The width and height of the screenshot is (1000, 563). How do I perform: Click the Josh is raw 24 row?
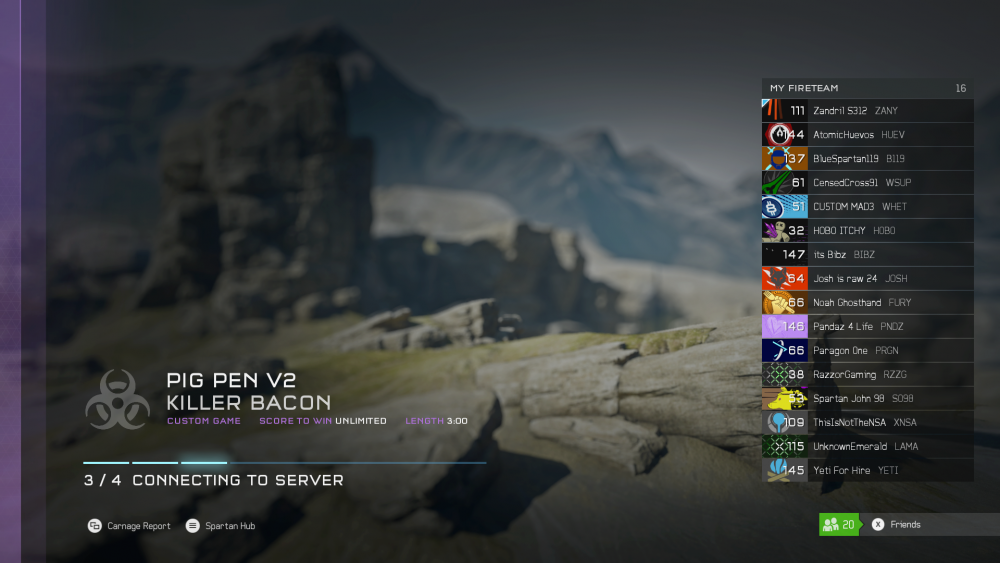pos(866,279)
